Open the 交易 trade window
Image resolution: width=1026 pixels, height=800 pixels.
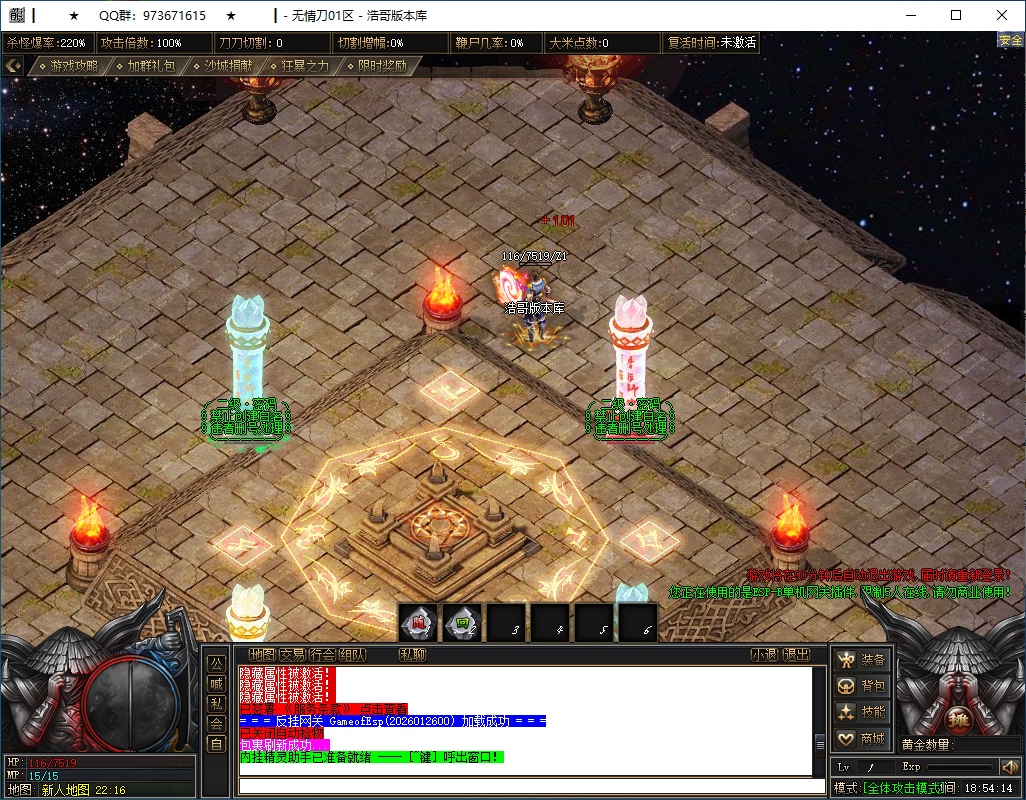click(x=292, y=655)
